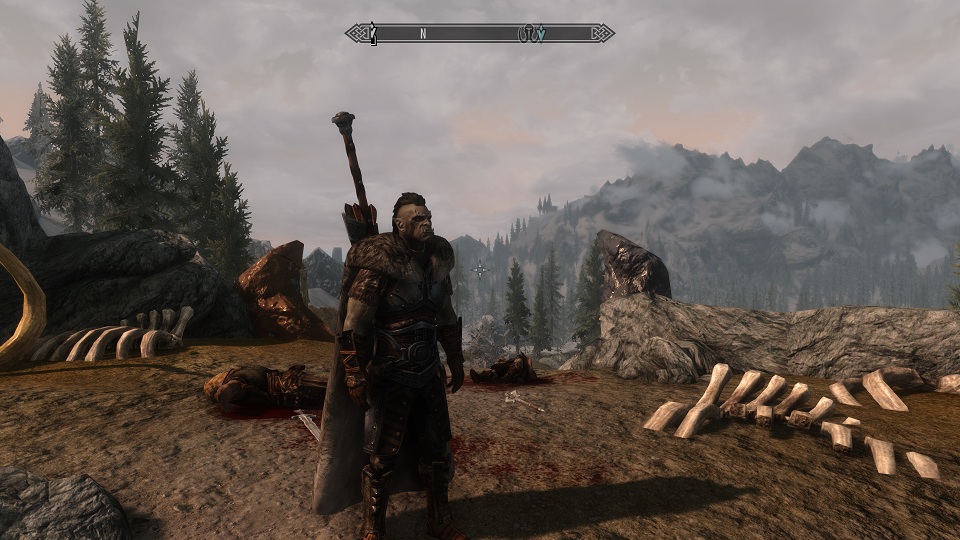
Task: Select the white marker at the compass's left end
Action: (373, 33)
